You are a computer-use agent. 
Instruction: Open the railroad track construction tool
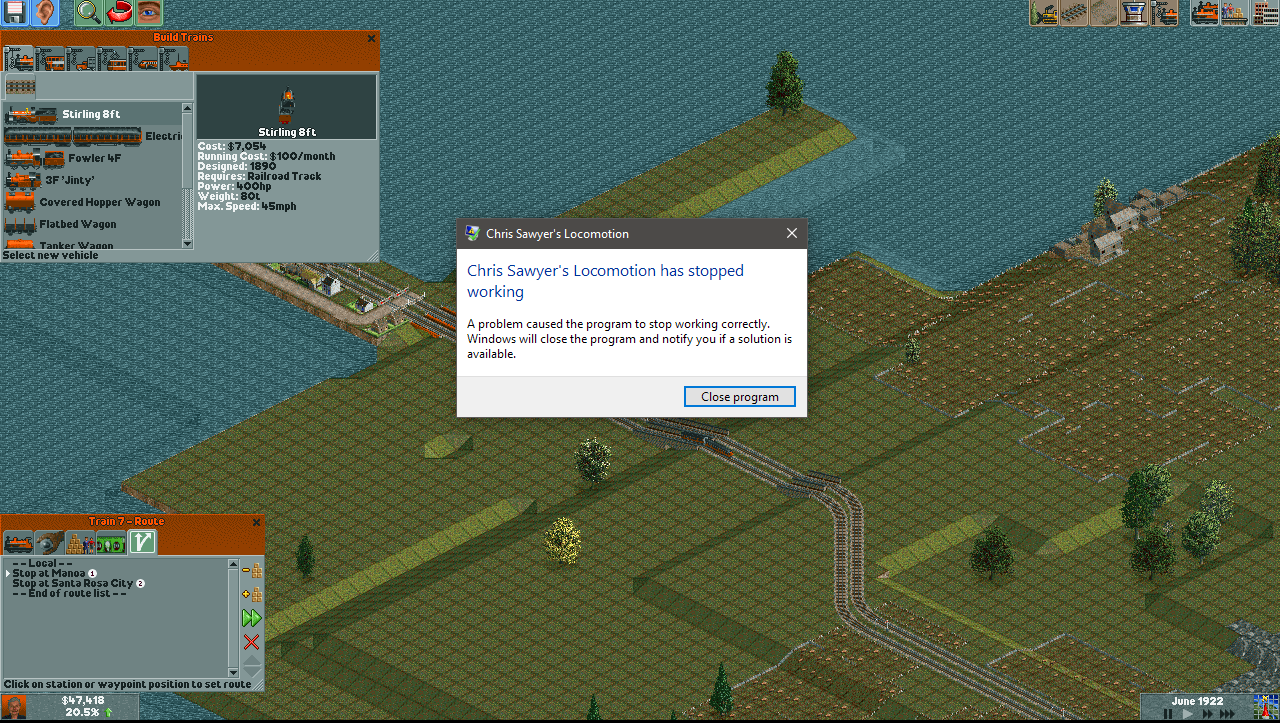[x=1074, y=13]
